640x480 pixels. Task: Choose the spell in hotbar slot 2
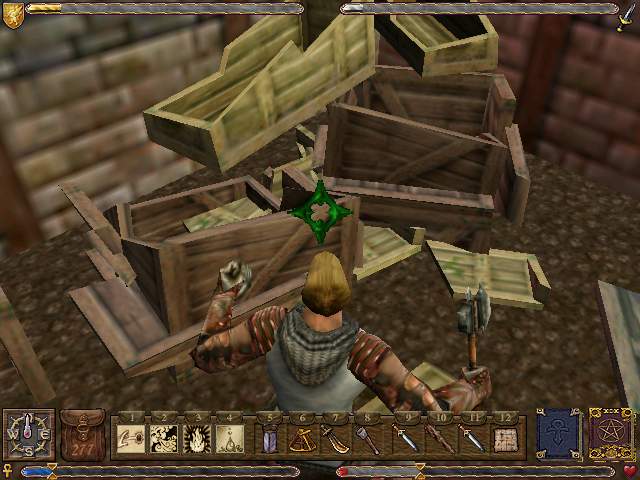point(164,438)
